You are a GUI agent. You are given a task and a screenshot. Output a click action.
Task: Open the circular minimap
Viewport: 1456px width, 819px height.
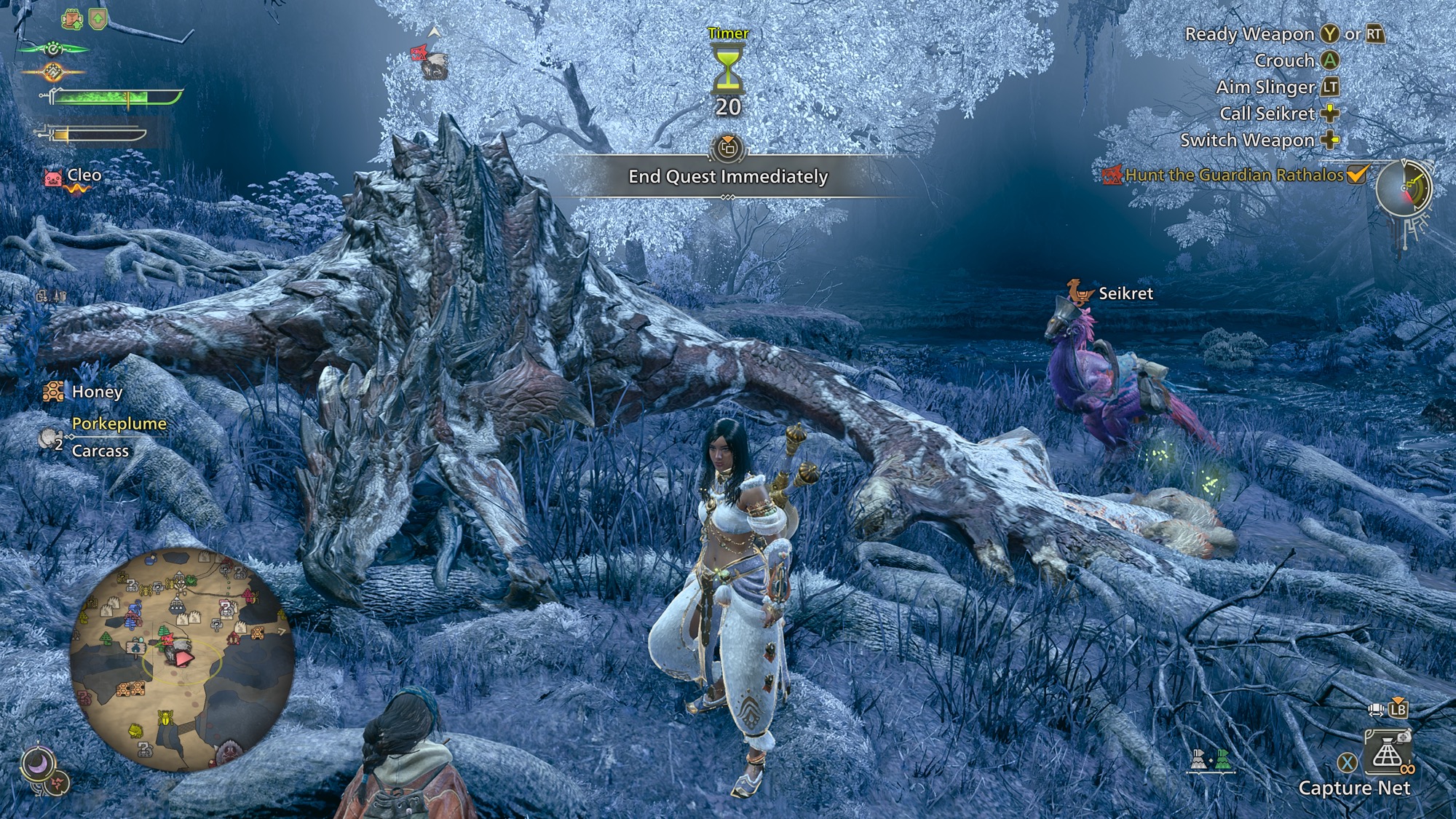pyautogui.click(x=182, y=659)
